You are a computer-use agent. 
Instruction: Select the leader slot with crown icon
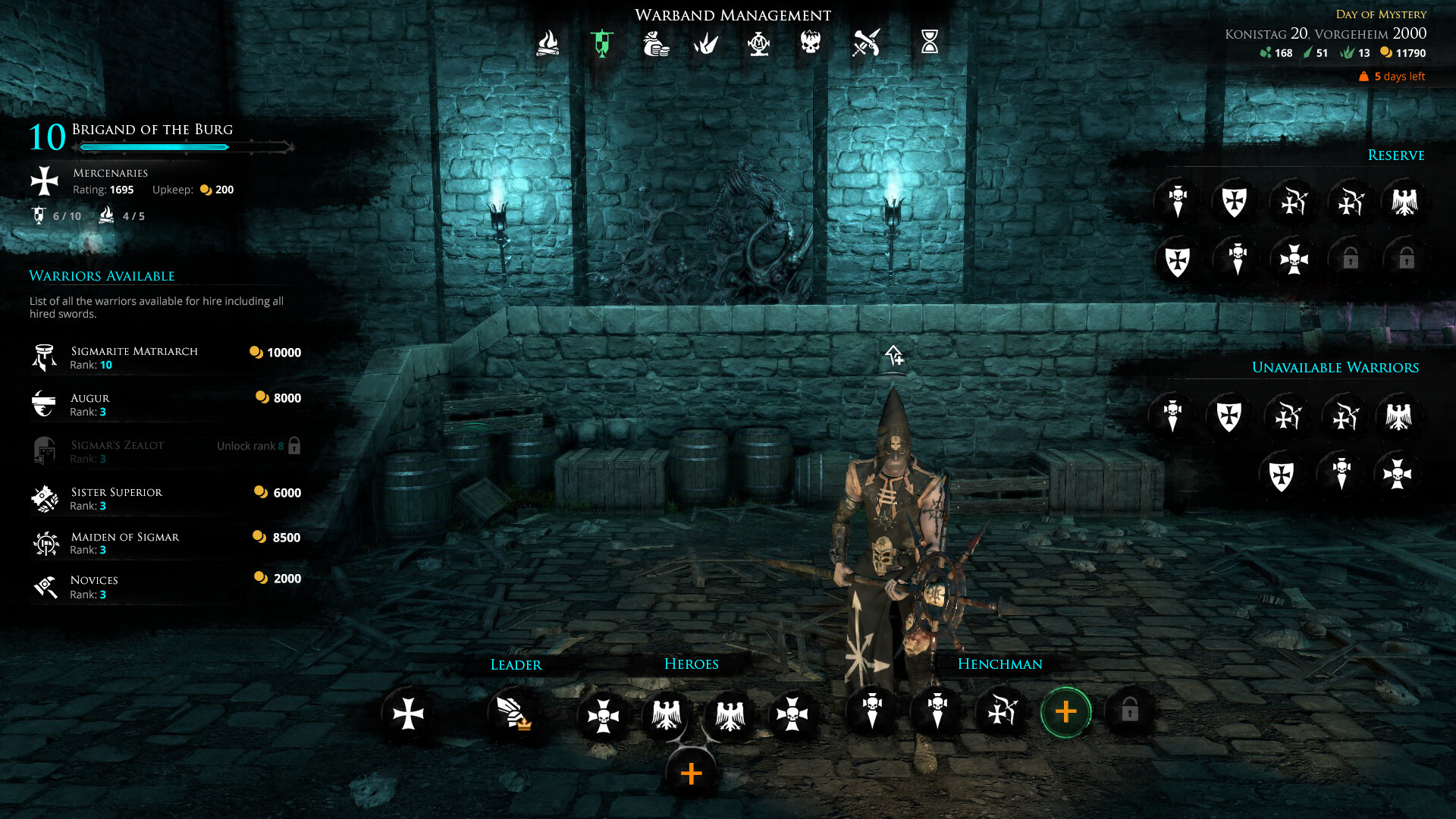point(513,713)
